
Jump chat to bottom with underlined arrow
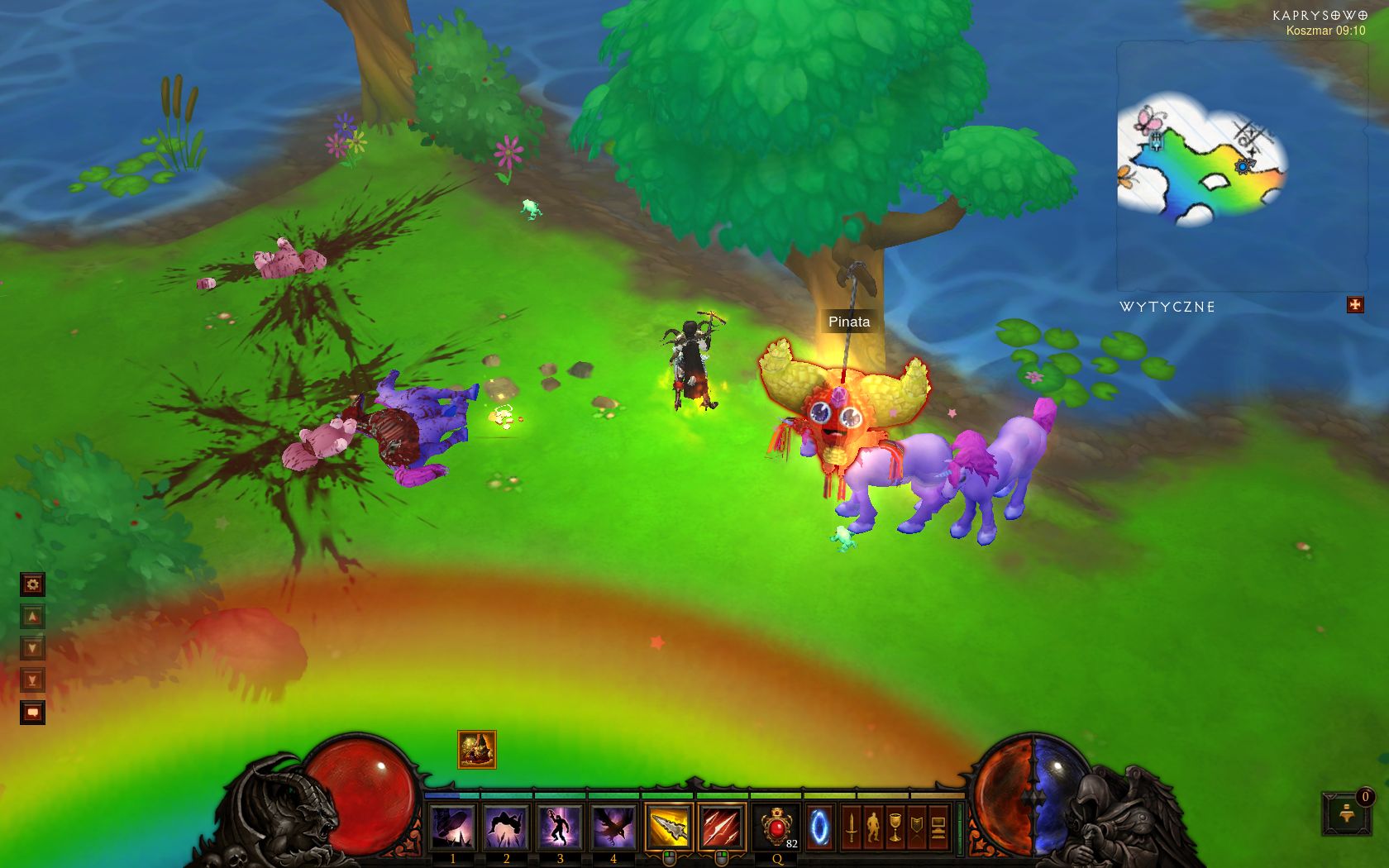point(32,680)
